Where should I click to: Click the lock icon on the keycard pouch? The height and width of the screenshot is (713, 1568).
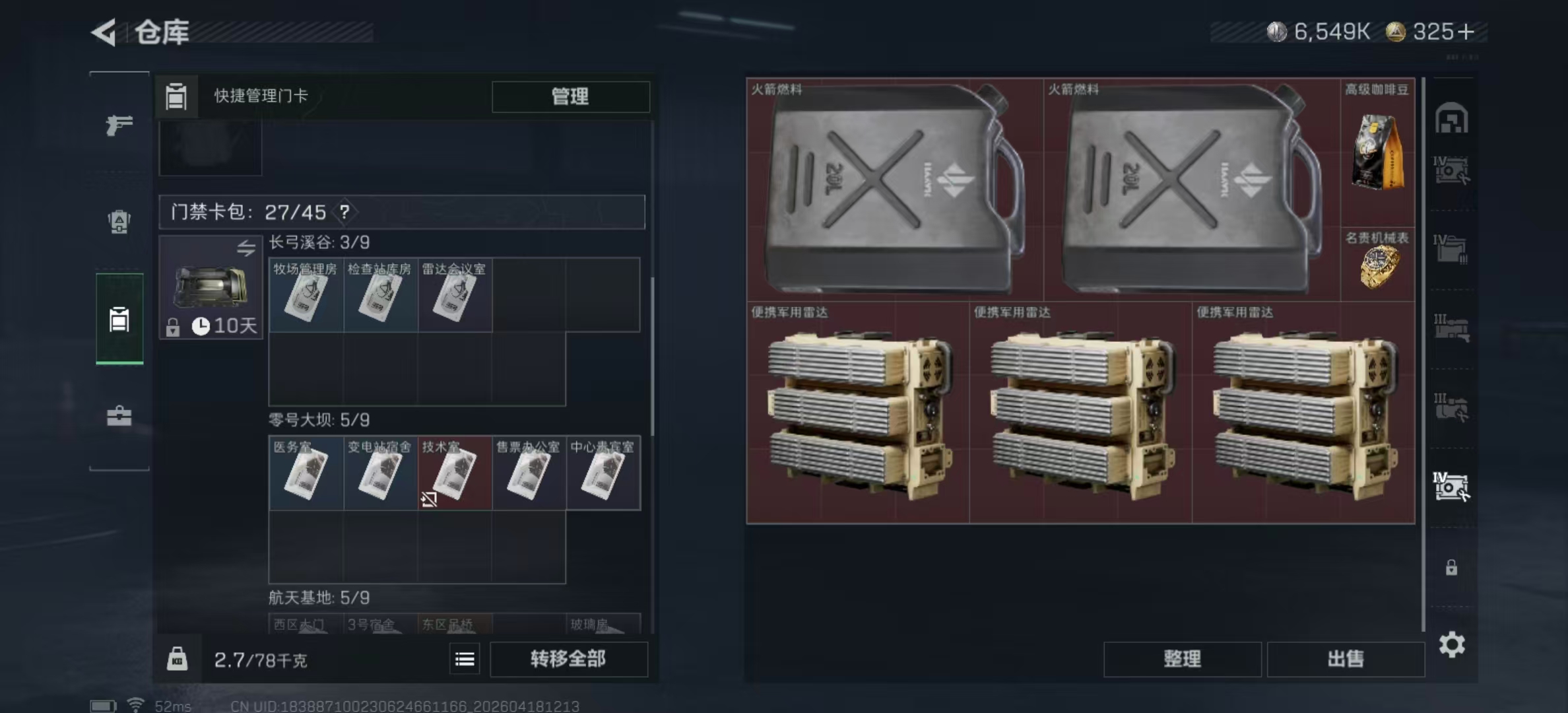[x=173, y=329]
